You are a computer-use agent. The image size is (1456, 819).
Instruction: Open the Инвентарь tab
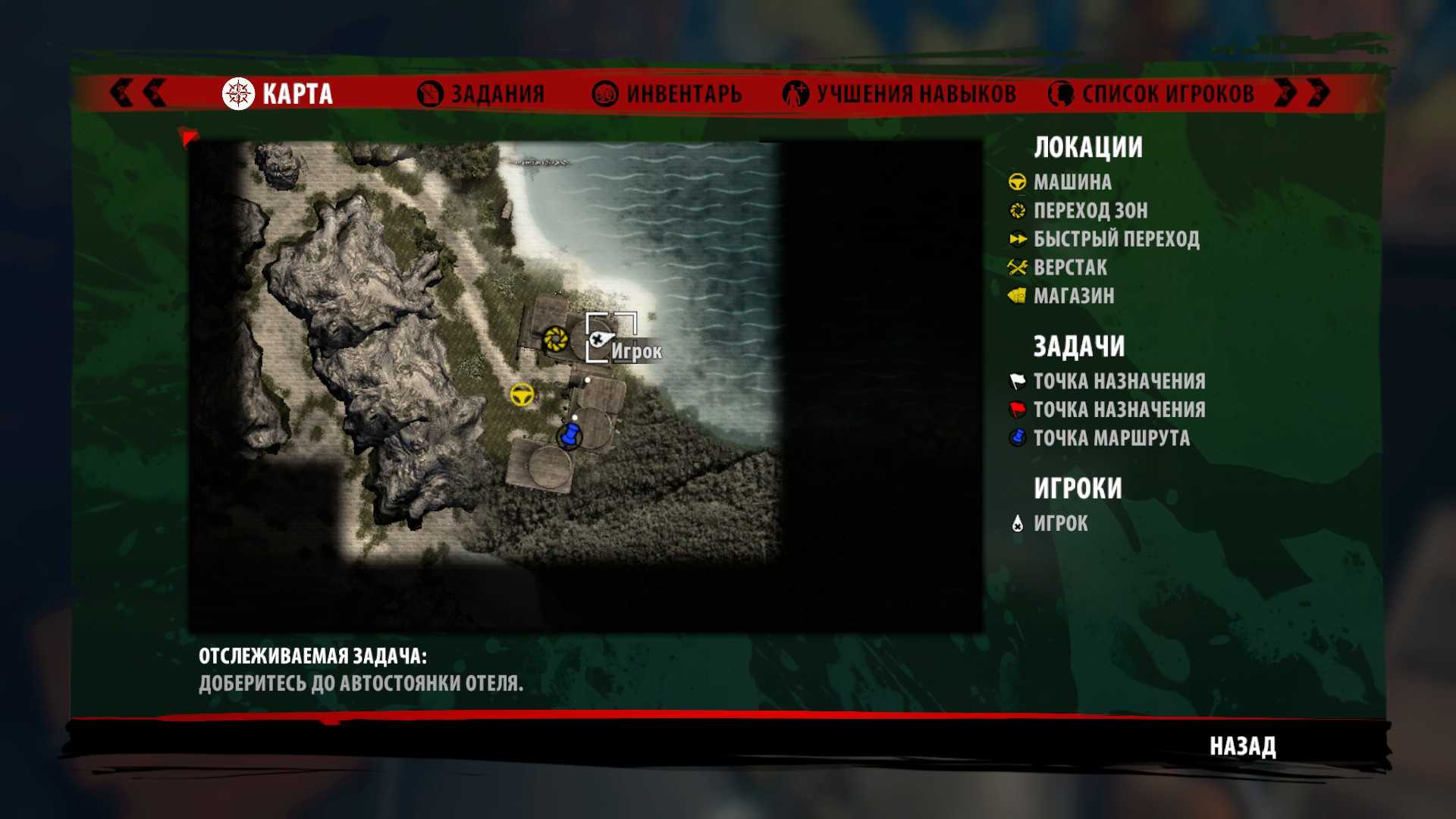click(667, 94)
